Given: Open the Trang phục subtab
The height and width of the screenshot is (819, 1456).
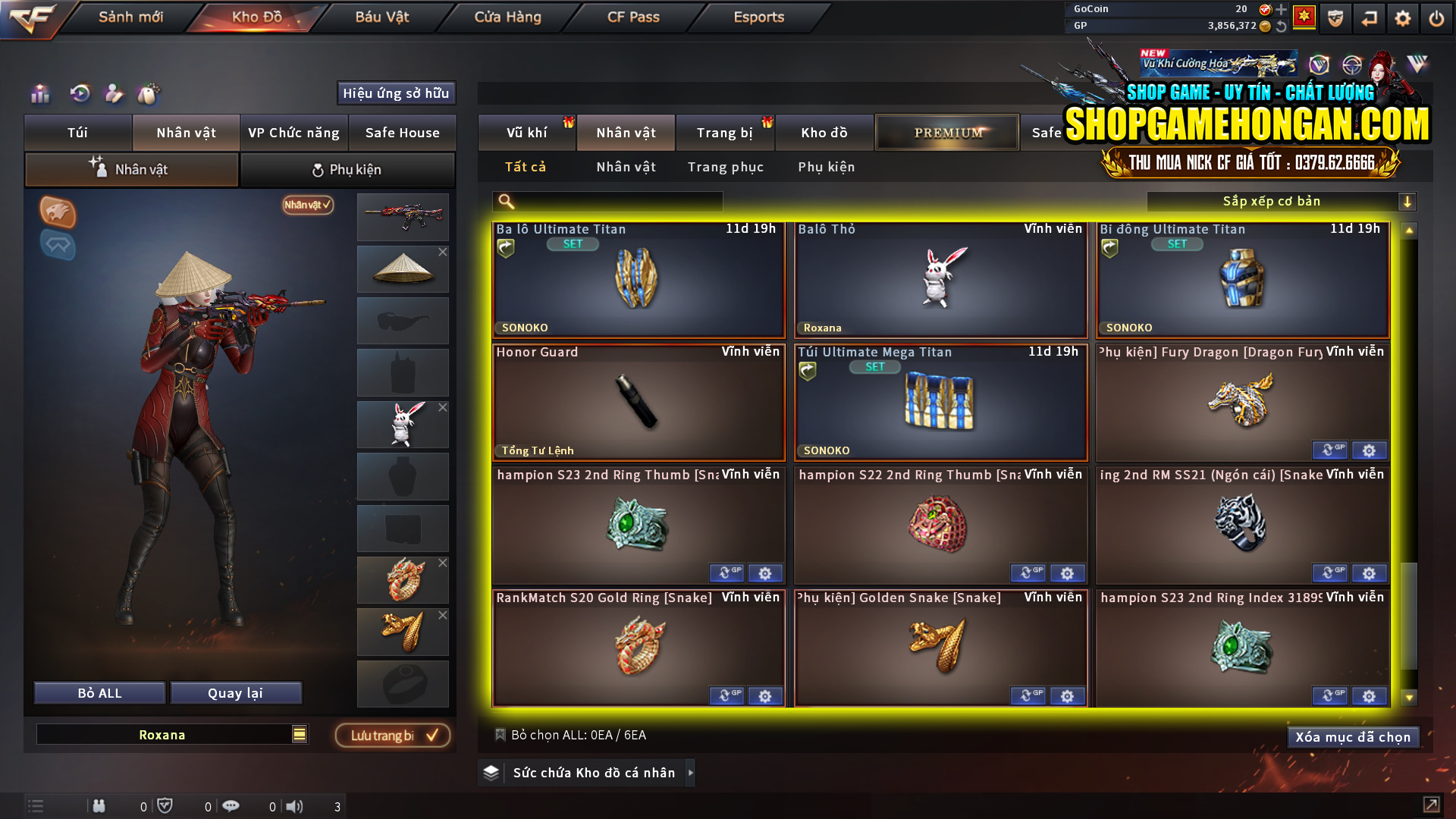Looking at the screenshot, I should 725,167.
